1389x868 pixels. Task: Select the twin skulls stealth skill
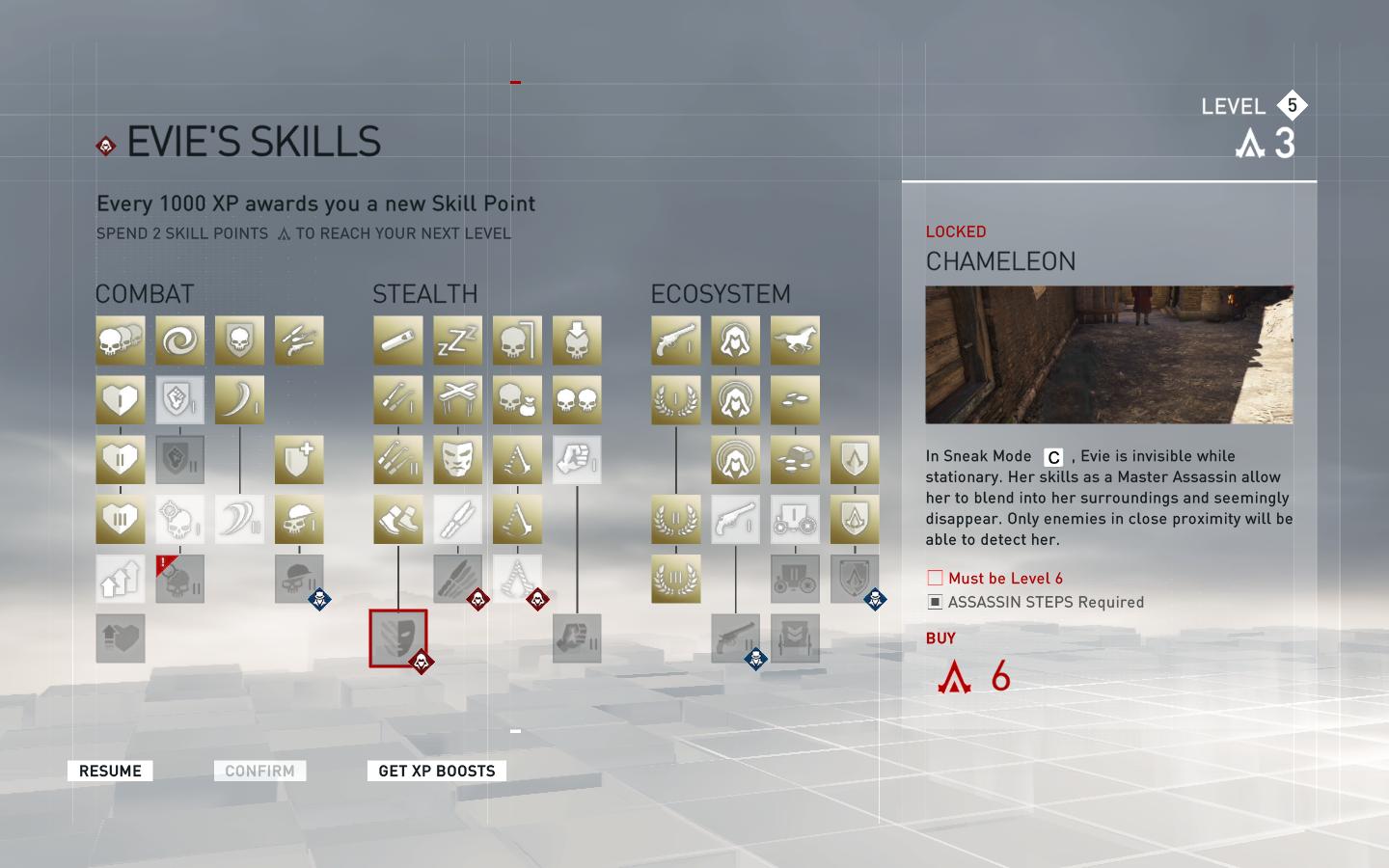(x=577, y=400)
